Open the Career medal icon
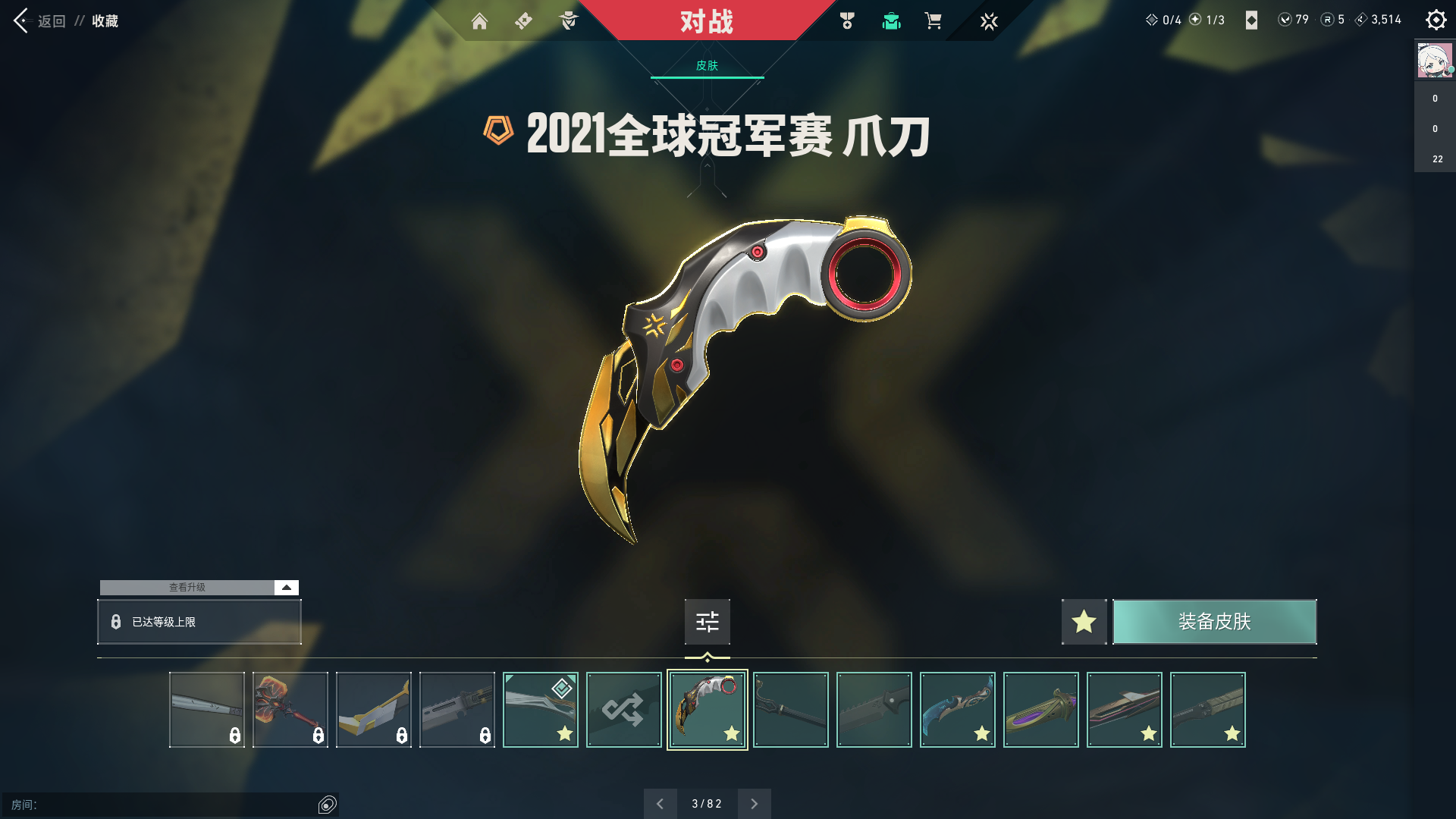This screenshot has height=819, width=1456. tap(846, 21)
